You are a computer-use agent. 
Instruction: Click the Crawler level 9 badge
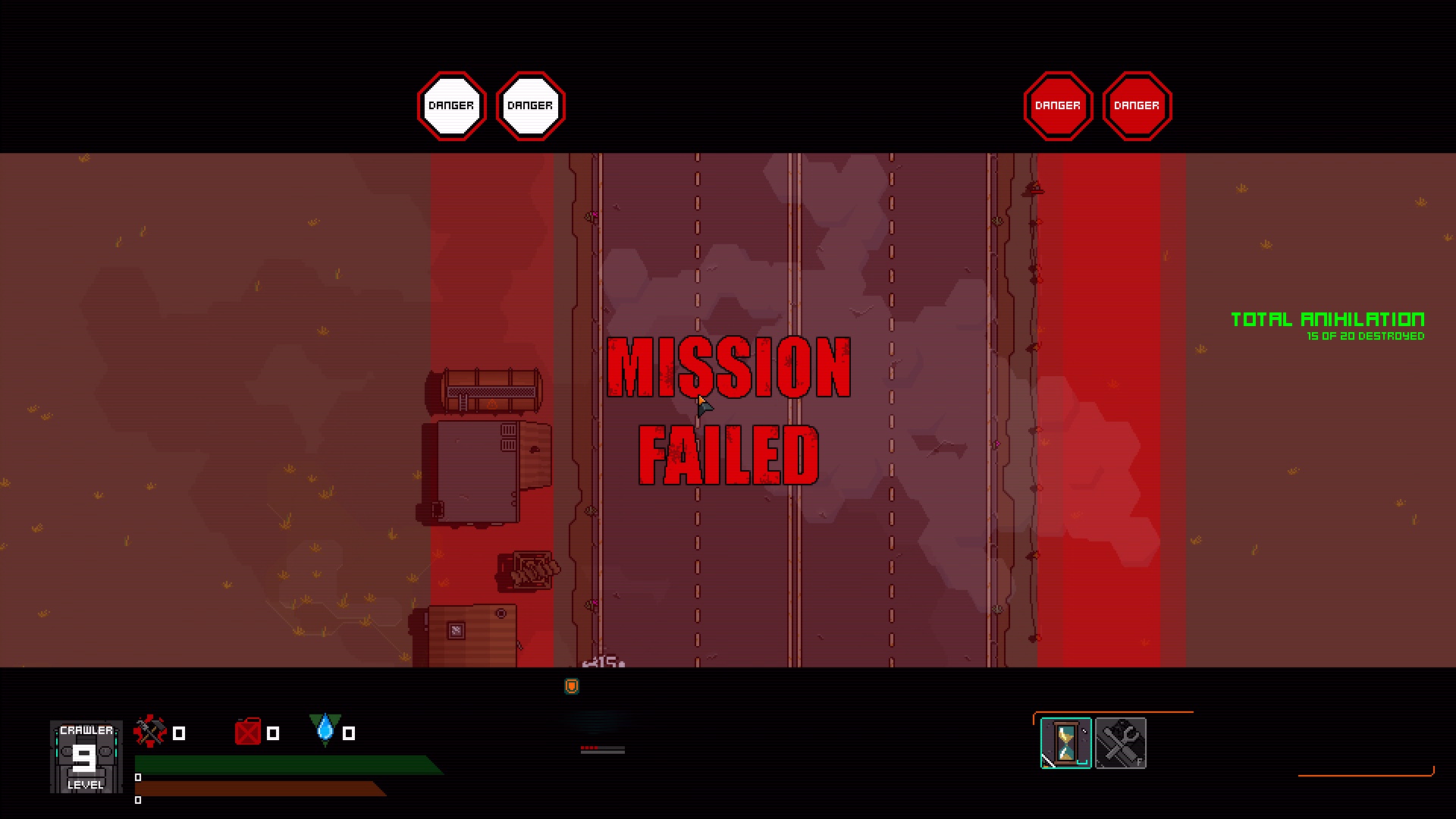pos(86,757)
